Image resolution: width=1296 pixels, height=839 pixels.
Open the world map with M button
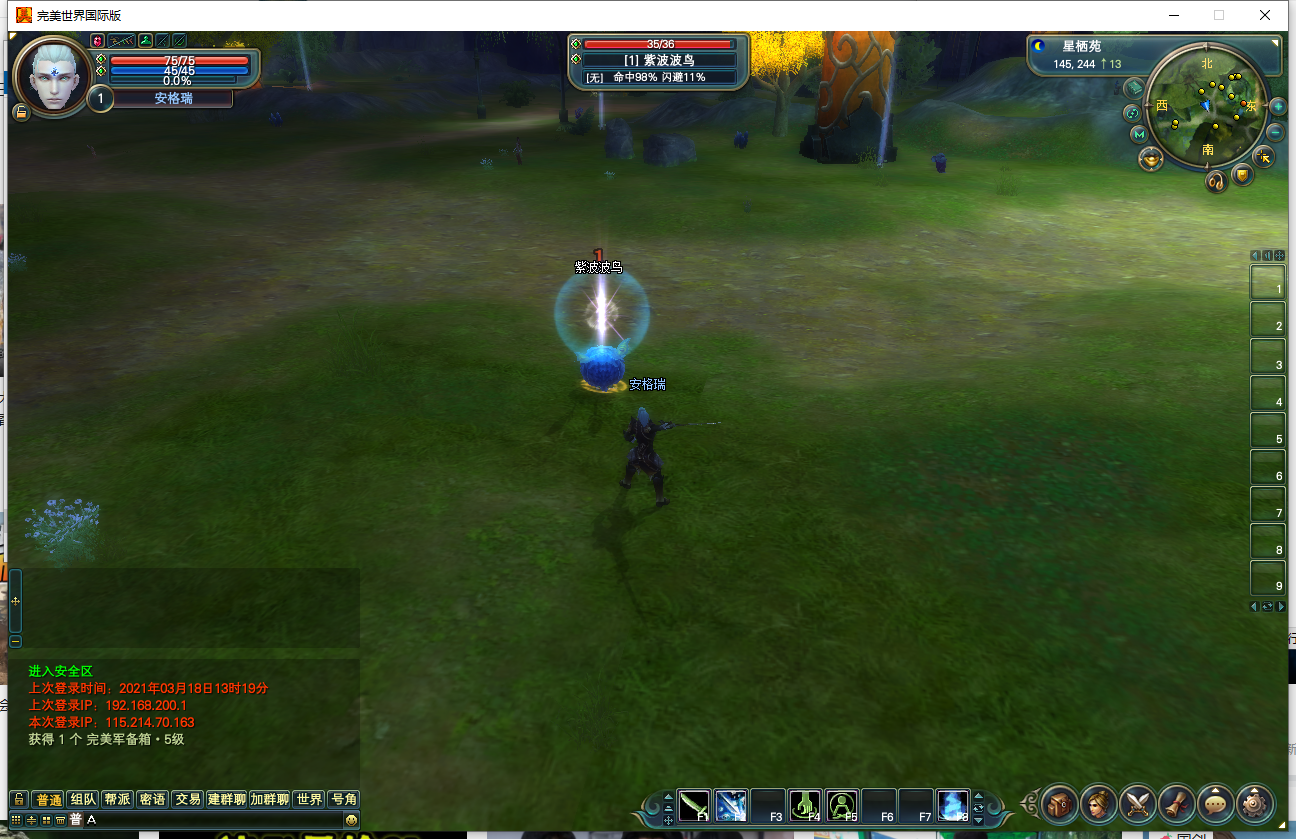point(1139,134)
